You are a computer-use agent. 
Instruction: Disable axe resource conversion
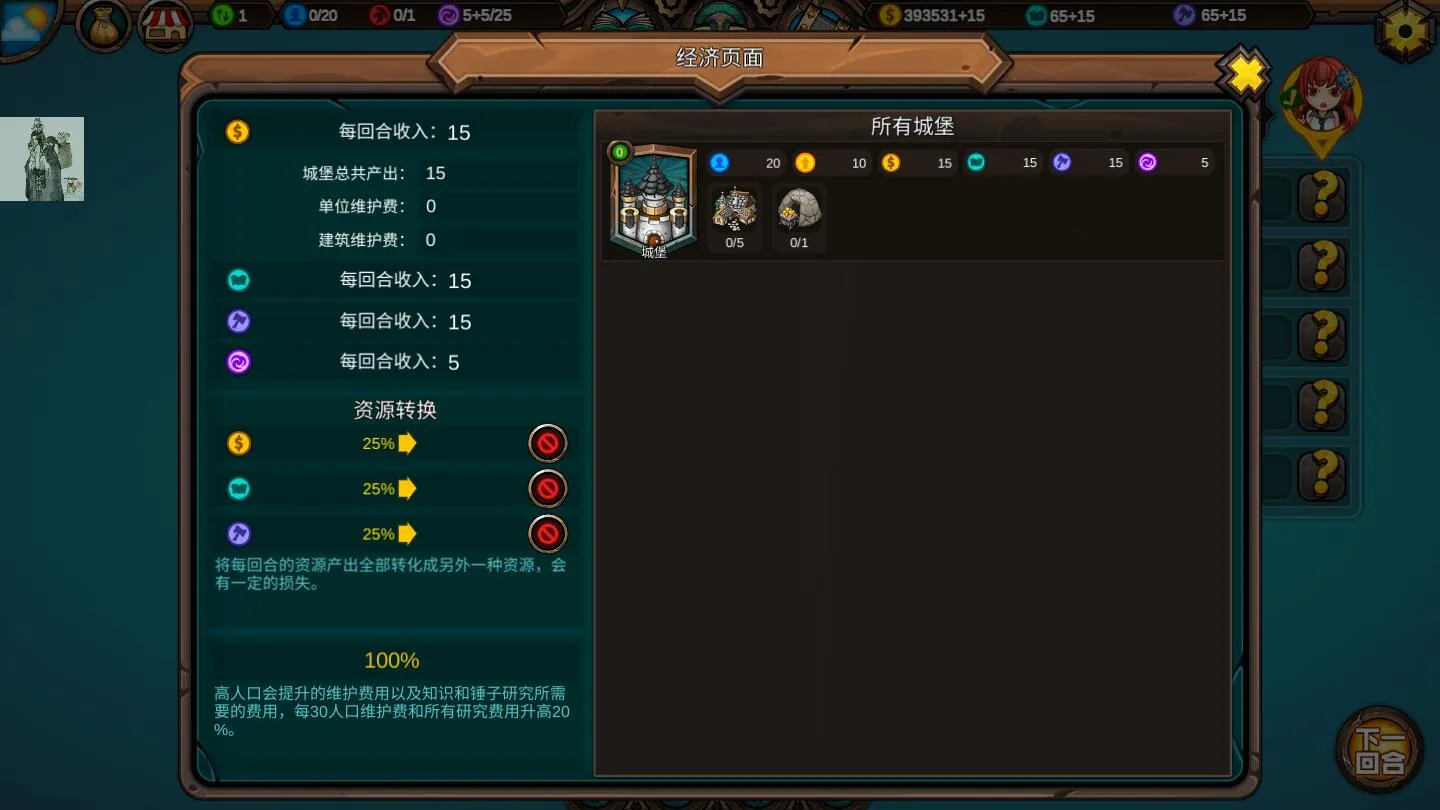(548, 534)
